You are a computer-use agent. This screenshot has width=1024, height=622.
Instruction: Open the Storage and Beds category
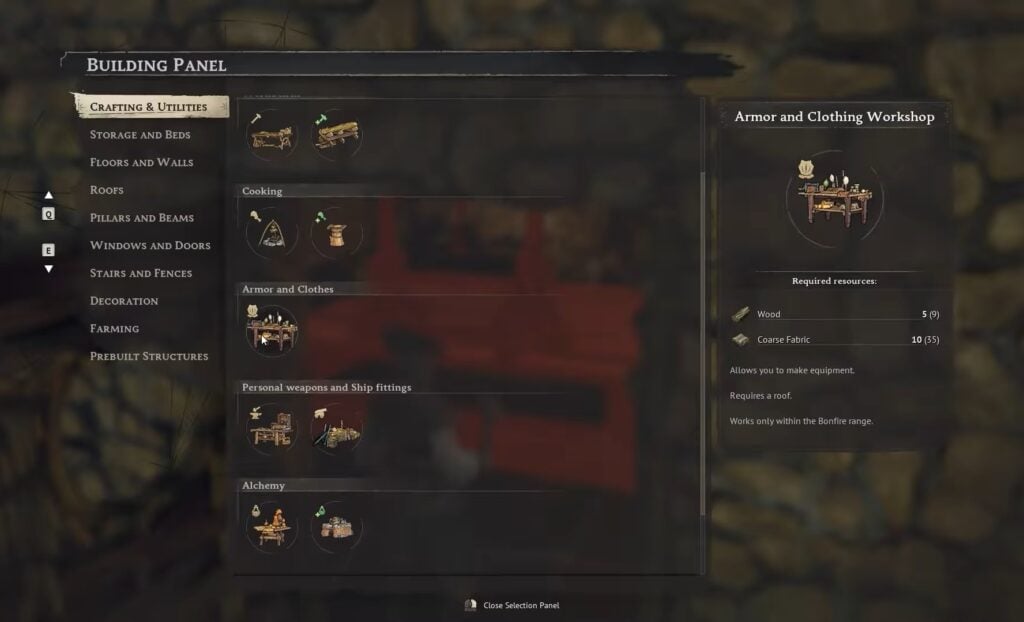point(140,135)
